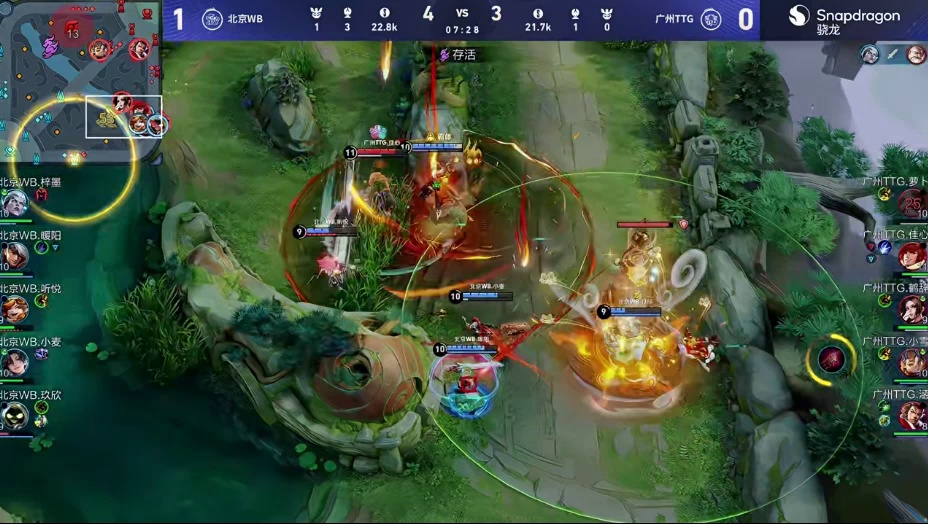Click the 广州TTG team logo on scoreboard
This screenshot has width=928, height=524.
coord(711,19)
